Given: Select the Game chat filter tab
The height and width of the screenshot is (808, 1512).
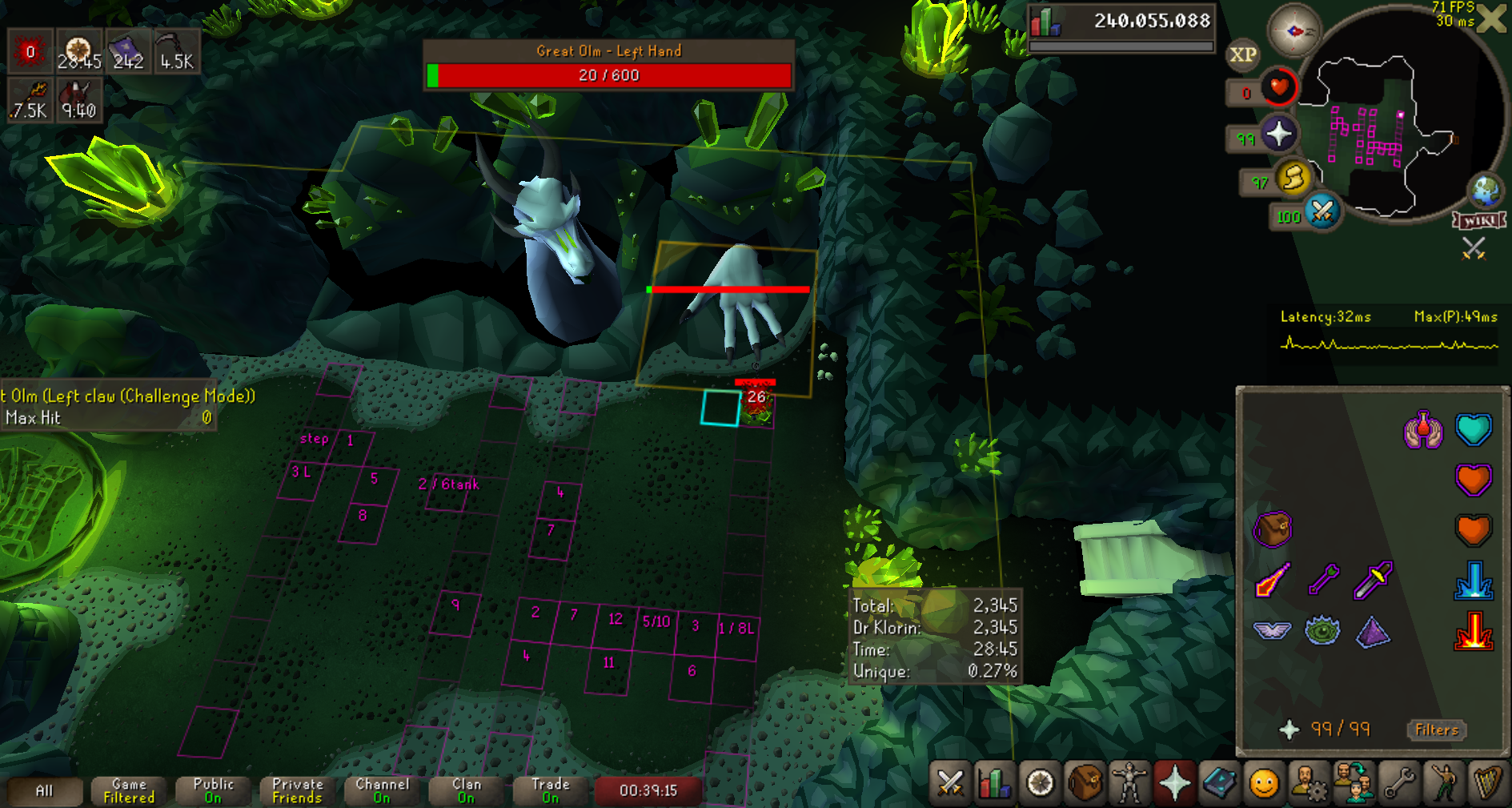Looking at the screenshot, I should pos(129,790).
